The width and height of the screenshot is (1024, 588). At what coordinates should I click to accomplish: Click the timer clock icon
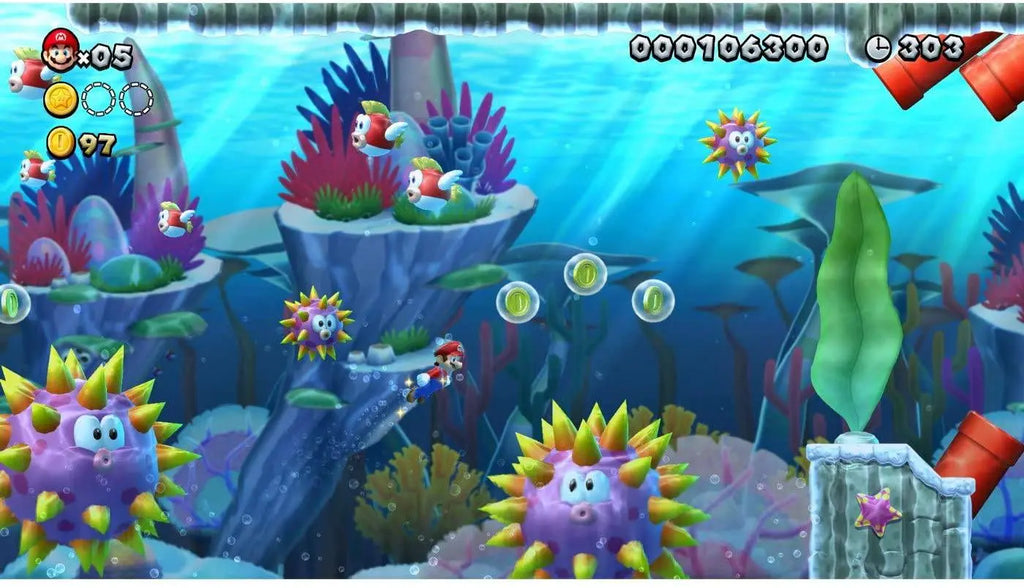coord(878,48)
